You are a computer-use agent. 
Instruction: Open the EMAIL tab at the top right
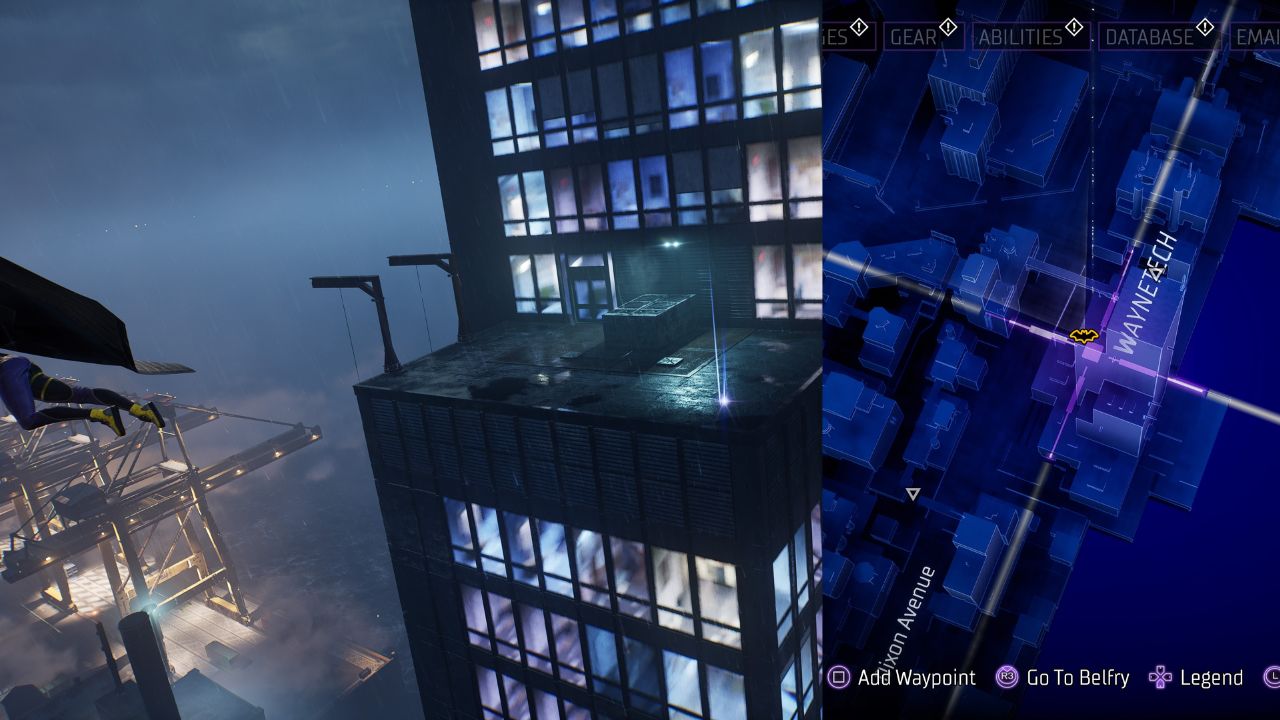[x=1258, y=38]
